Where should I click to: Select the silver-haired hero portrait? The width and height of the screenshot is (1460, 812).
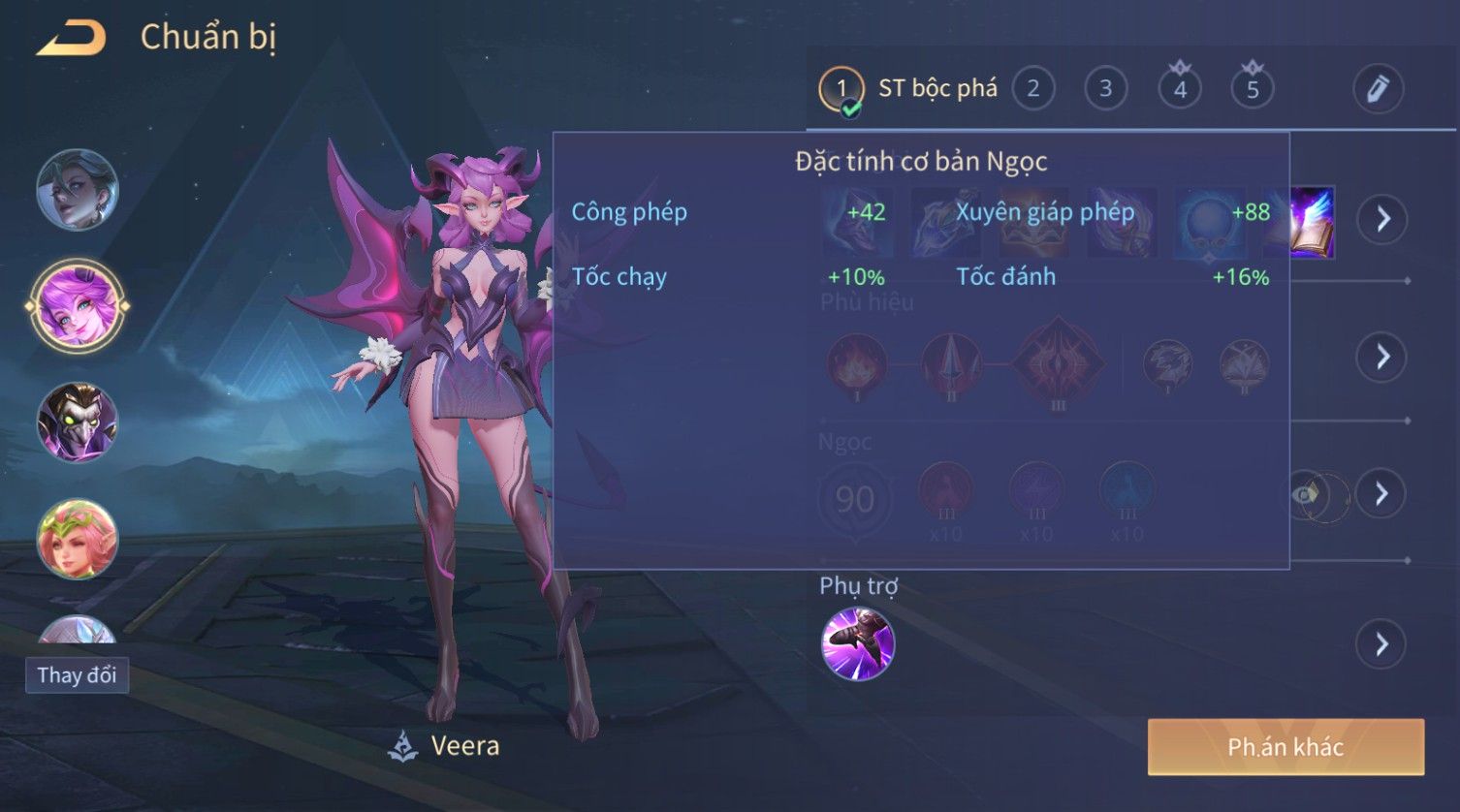[78, 190]
